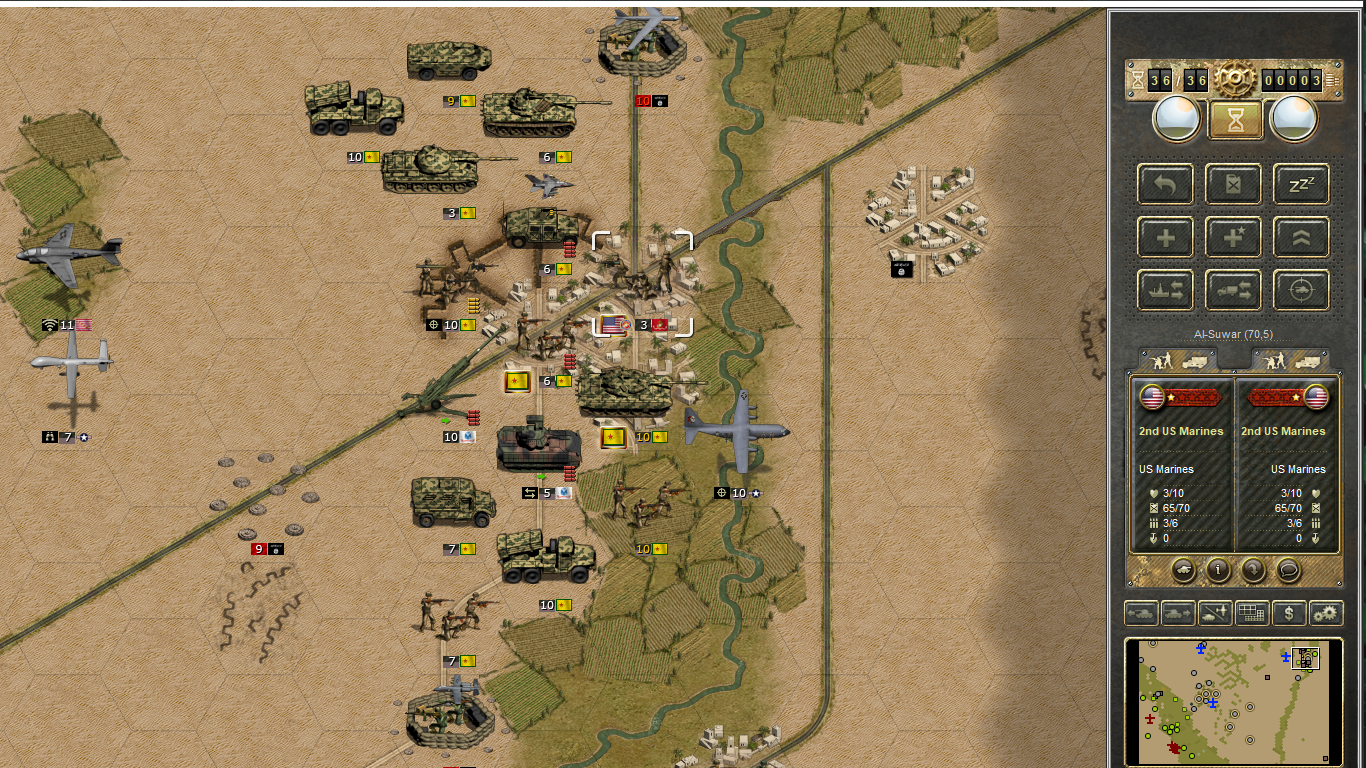Click the ship embark swap button
This screenshot has height=768, width=1366.
click(x=1165, y=290)
